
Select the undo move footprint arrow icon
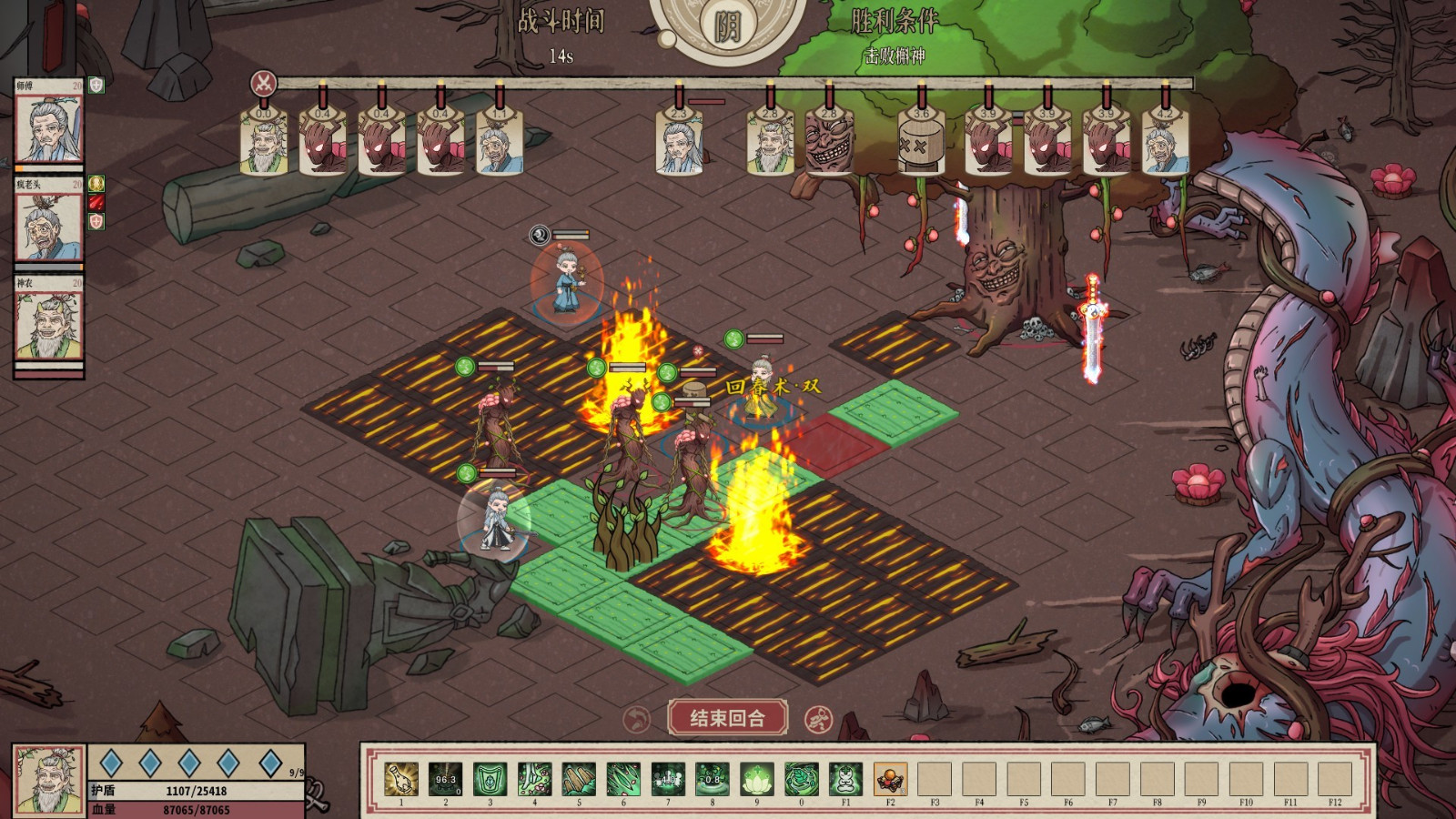tap(637, 719)
